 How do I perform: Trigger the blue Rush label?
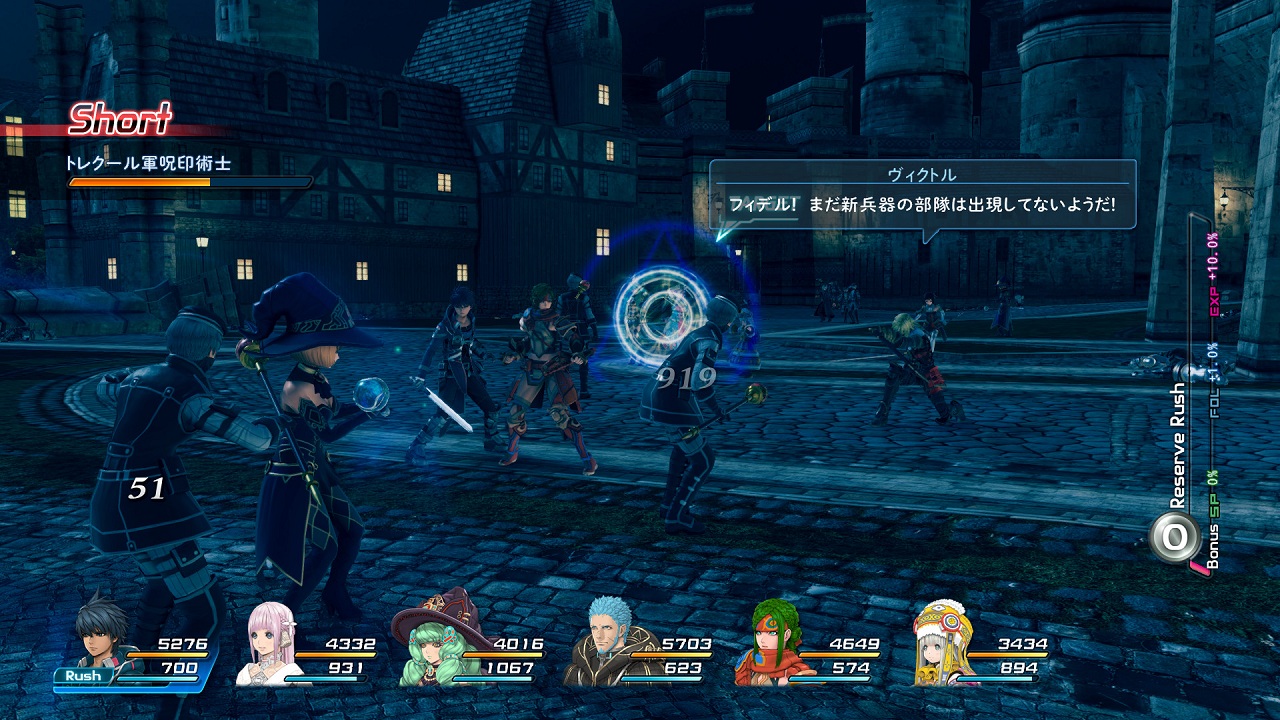(x=84, y=676)
